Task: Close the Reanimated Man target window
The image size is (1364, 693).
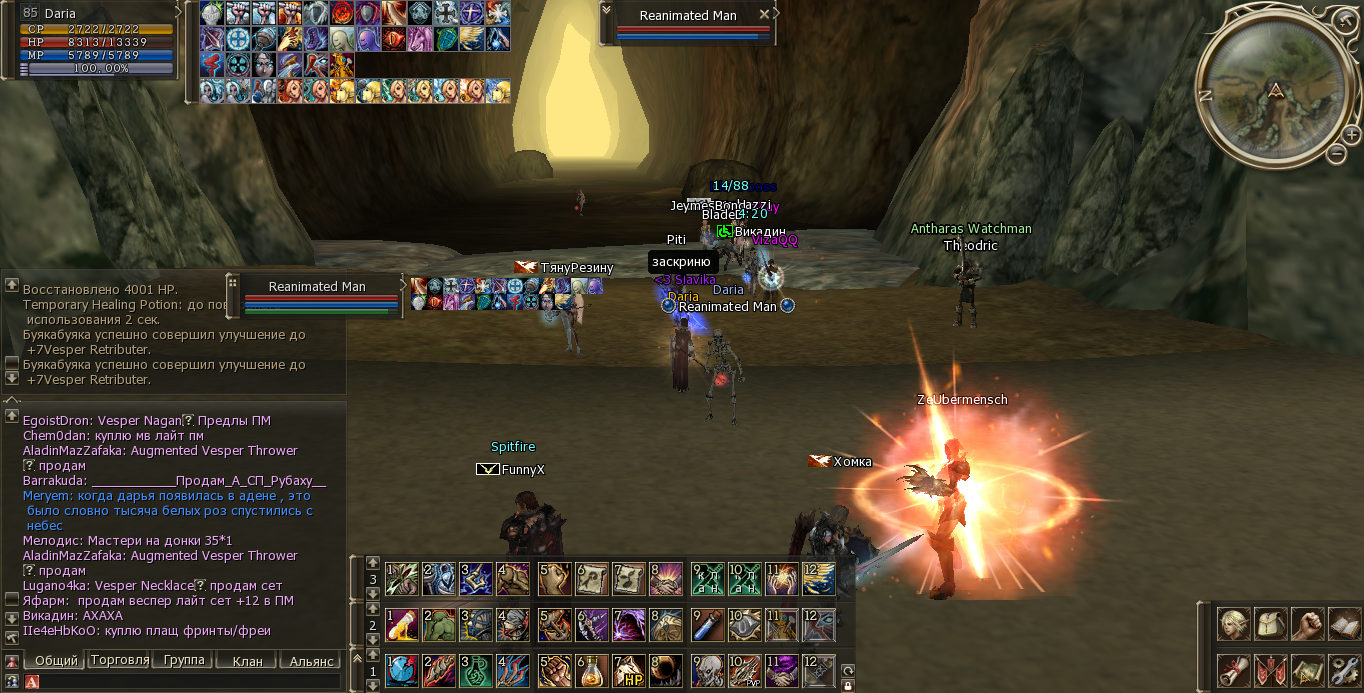Action: [x=765, y=15]
